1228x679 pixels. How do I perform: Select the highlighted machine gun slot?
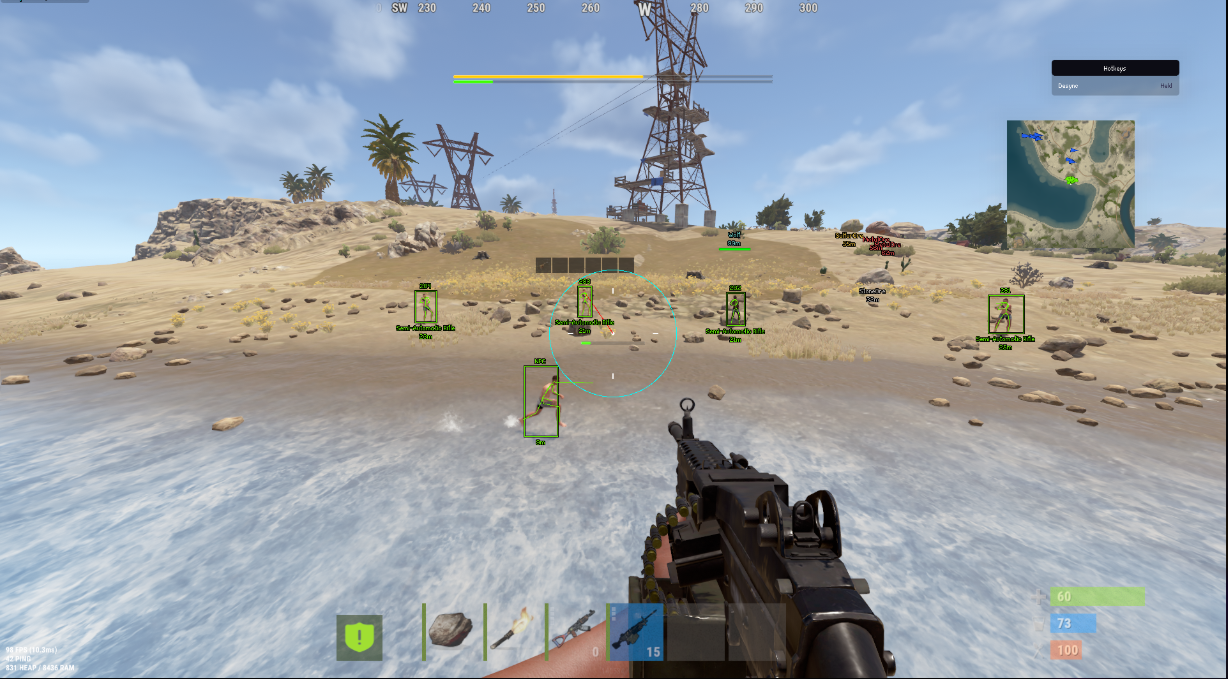[x=636, y=630]
